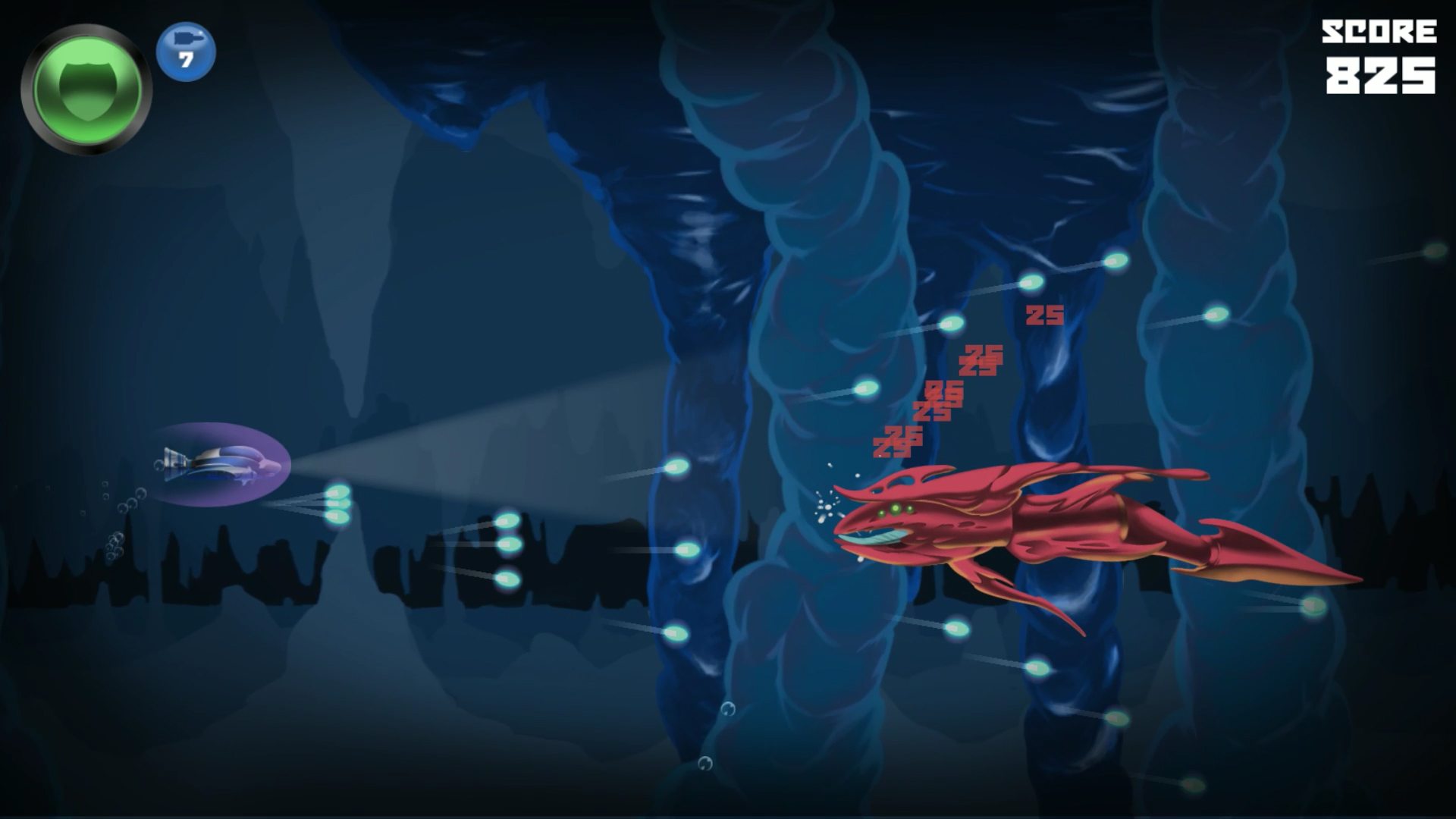The width and height of the screenshot is (1456, 819).
Task: Click the shield emblem inside the green gauge
Action: [89, 89]
